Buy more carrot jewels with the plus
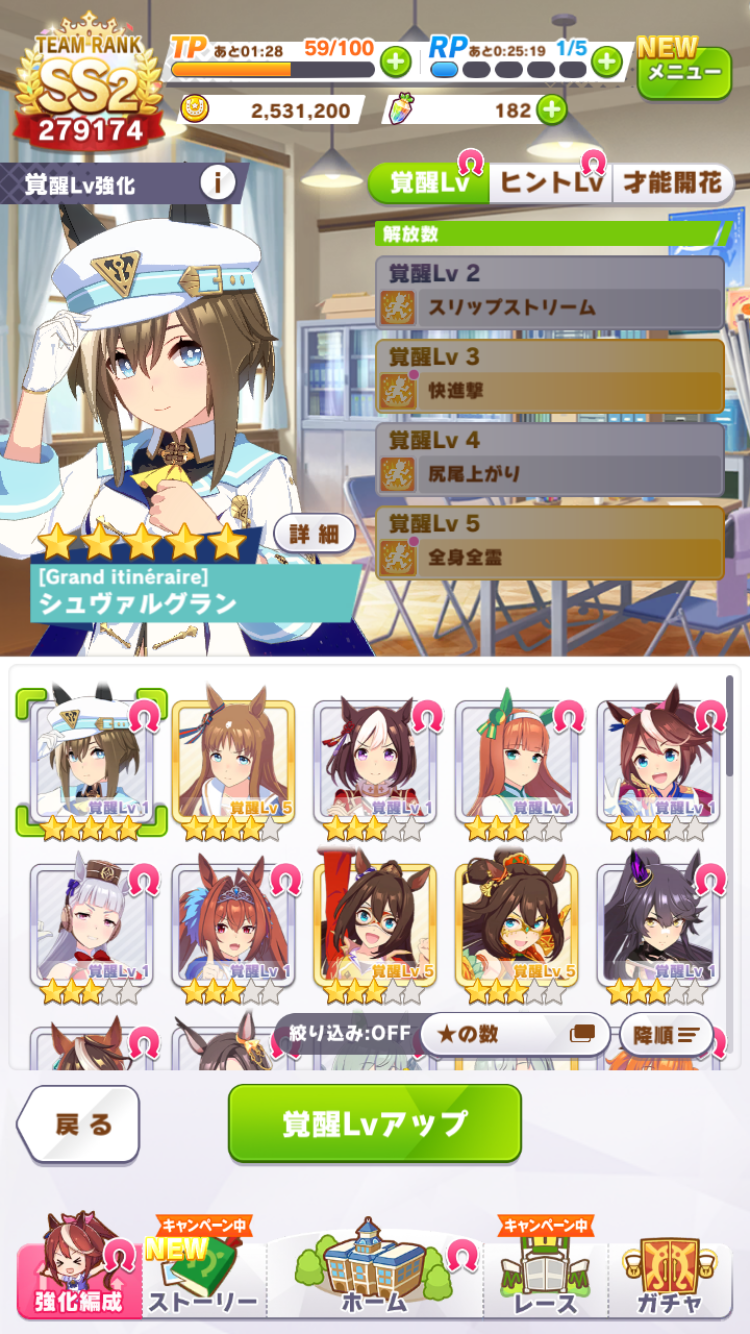Viewport: 750px width, 1334px height. click(551, 109)
